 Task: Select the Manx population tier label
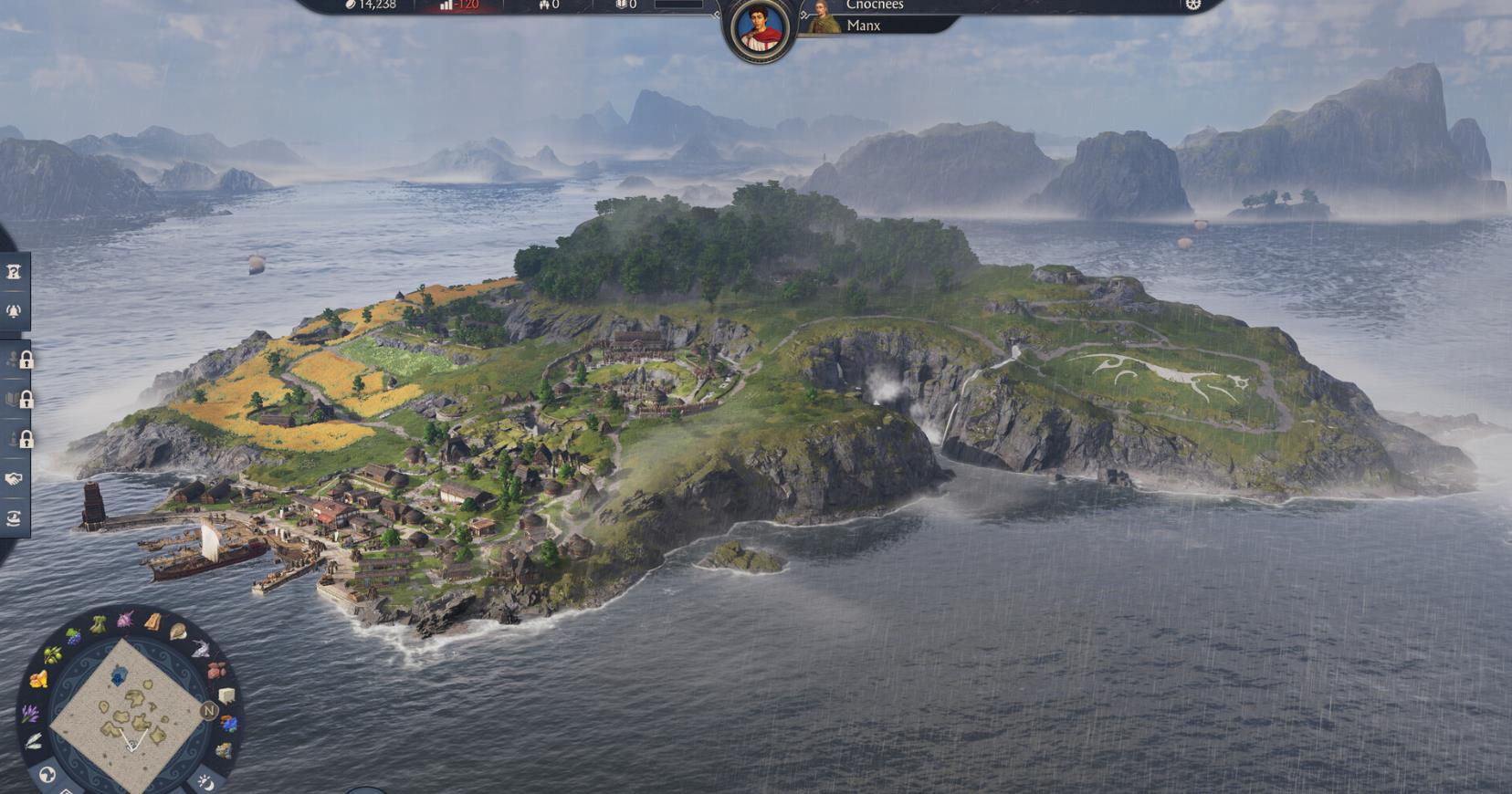(863, 26)
